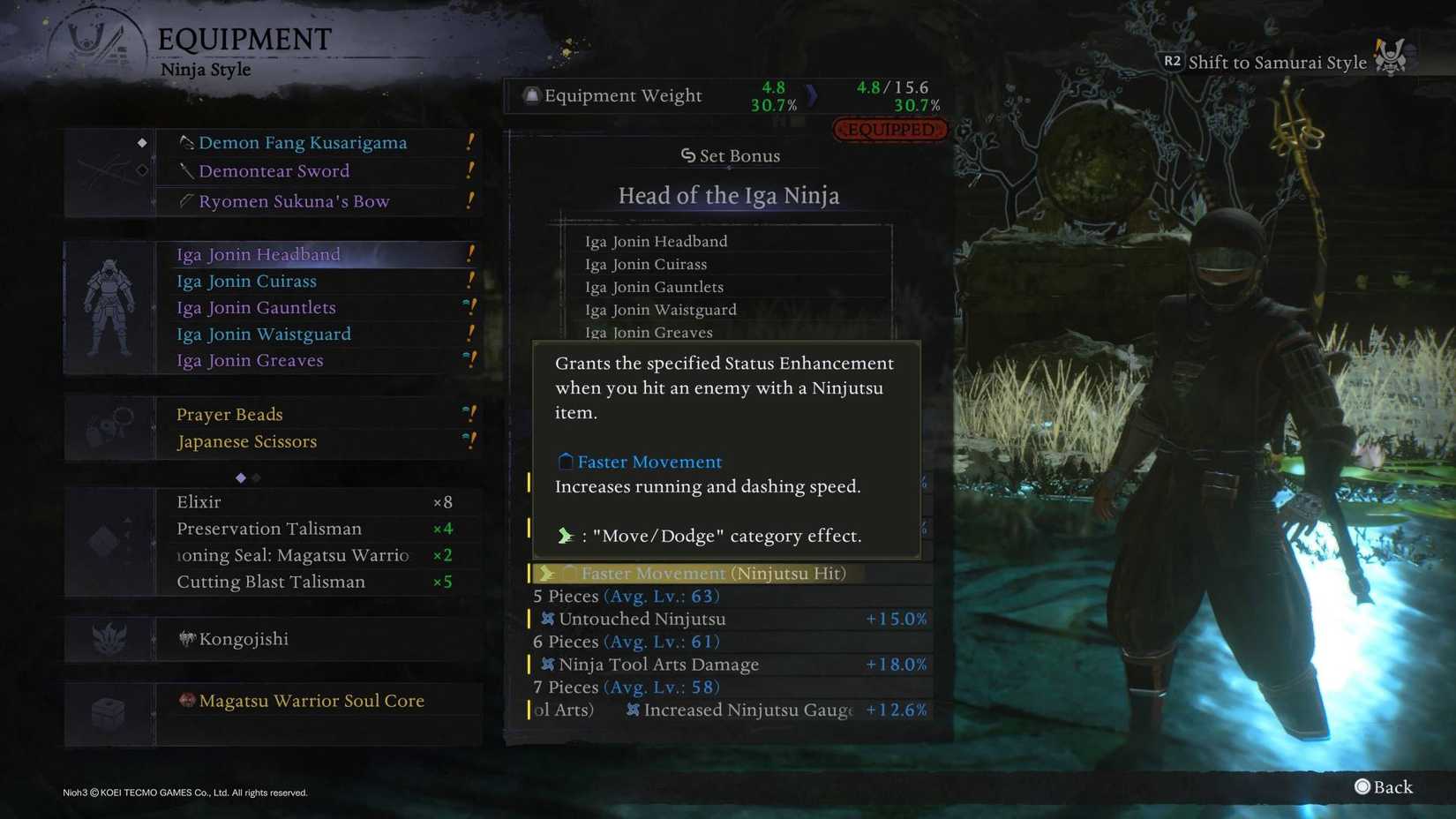Image resolution: width=1456 pixels, height=819 pixels.
Task: Expand the blue arrow beside Equipment Weight values
Action: pyautogui.click(x=812, y=94)
